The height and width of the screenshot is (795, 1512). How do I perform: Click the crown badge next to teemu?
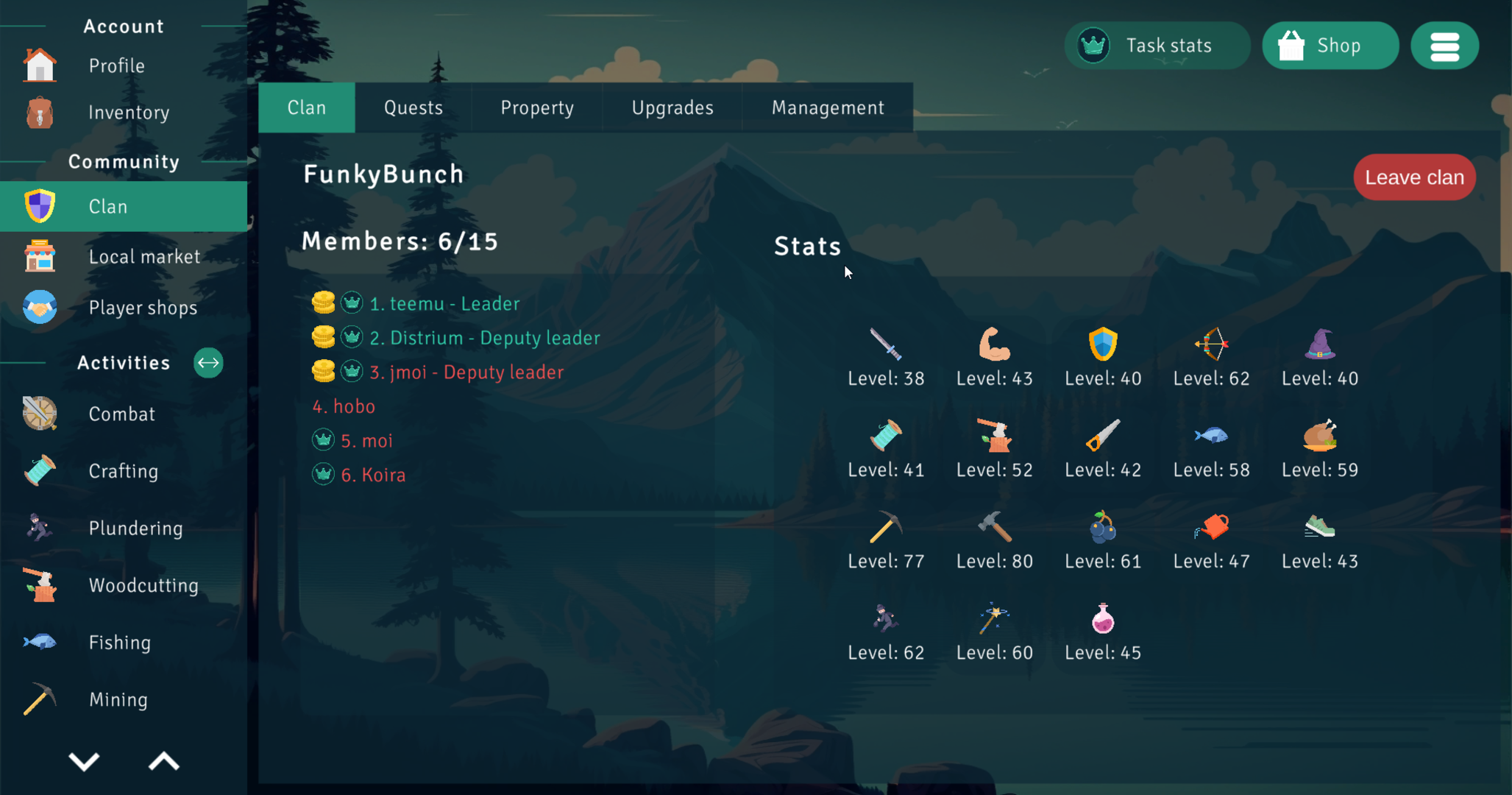click(x=352, y=303)
